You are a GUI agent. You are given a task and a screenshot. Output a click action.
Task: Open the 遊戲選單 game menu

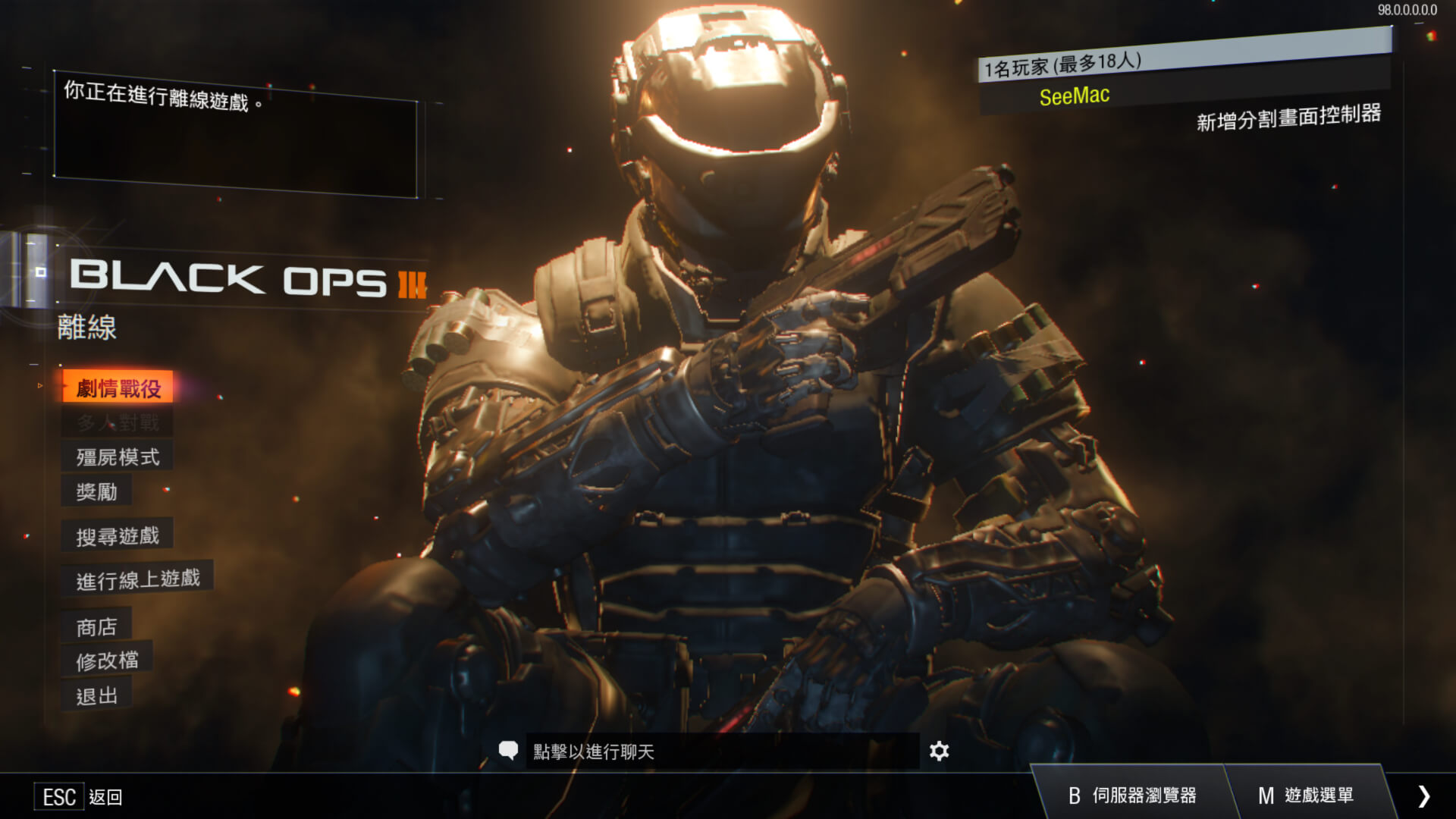[1306, 795]
